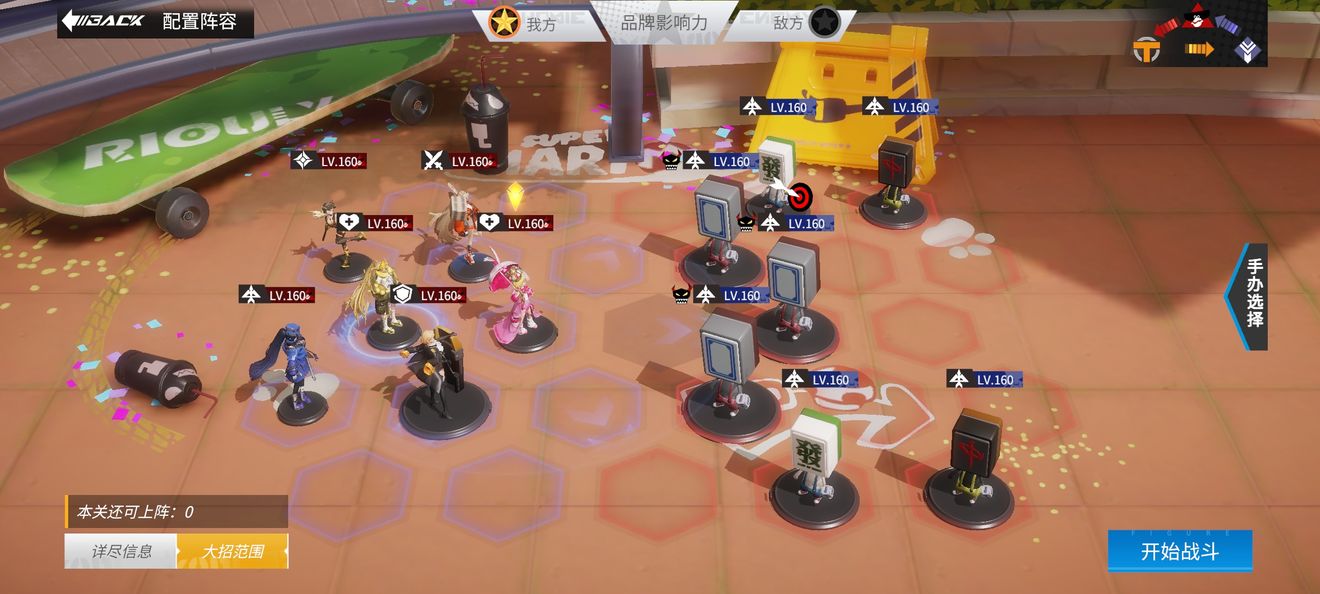Viewport: 1320px width, 594px height.
Task: Switch to the 详尽信息 detailed info view
Action: [x=121, y=551]
